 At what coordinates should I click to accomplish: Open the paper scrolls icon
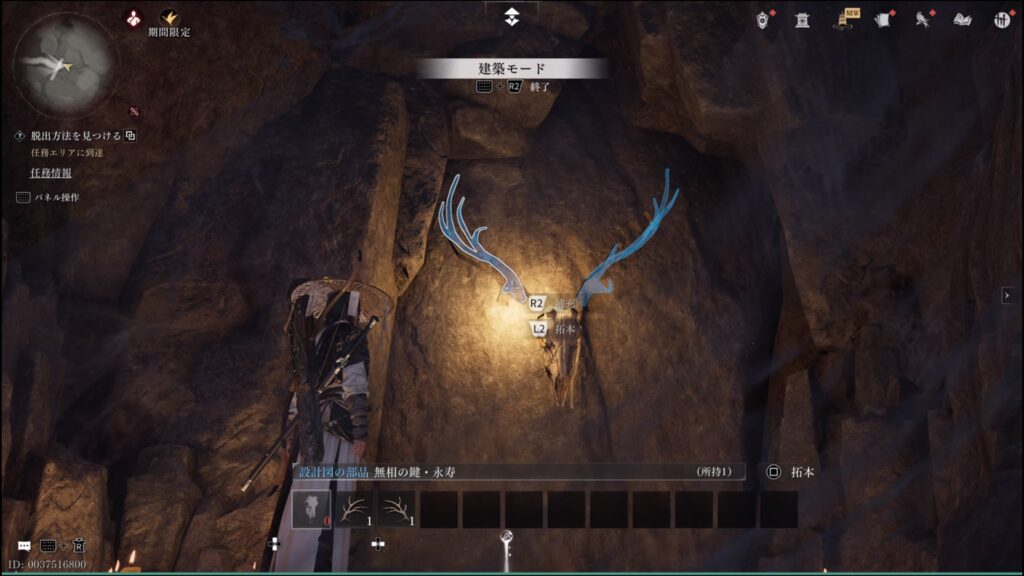882,19
